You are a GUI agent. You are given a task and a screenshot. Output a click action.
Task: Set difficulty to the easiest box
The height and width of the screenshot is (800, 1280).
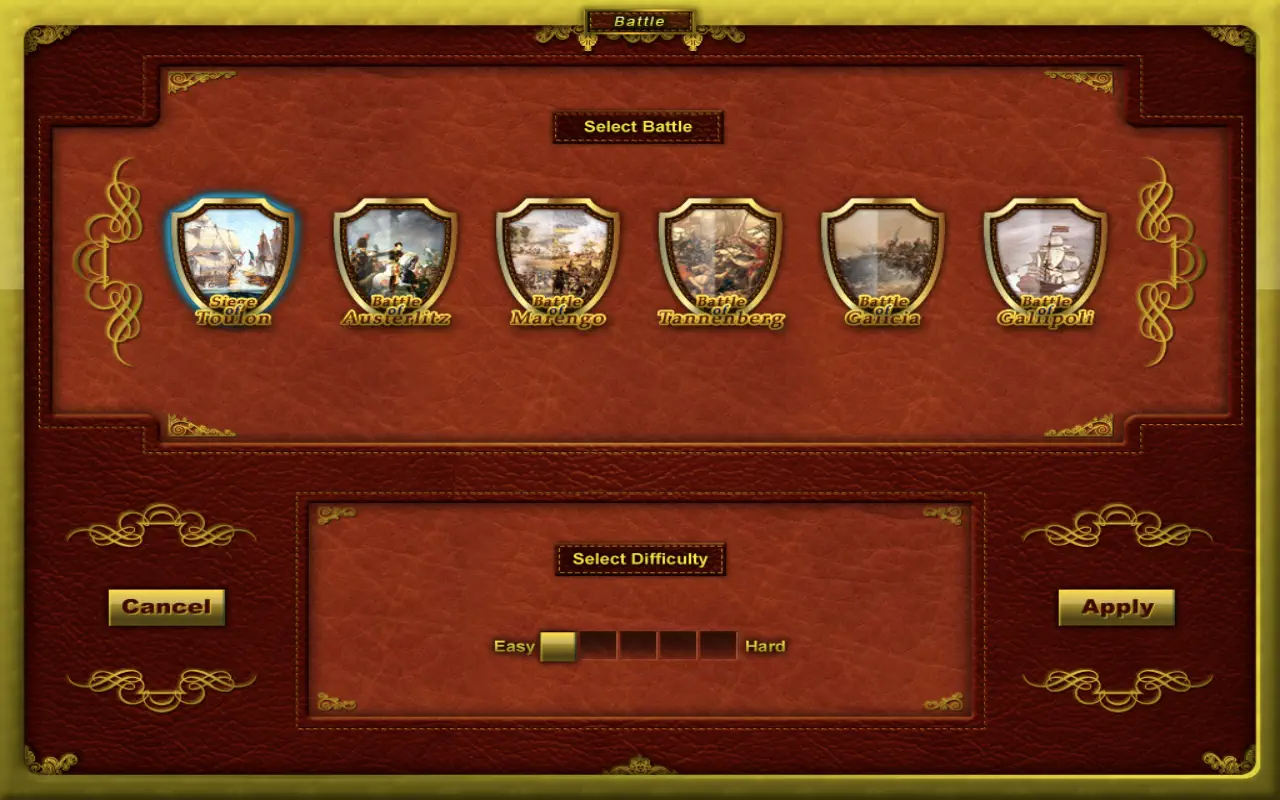[x=558, y=646]
